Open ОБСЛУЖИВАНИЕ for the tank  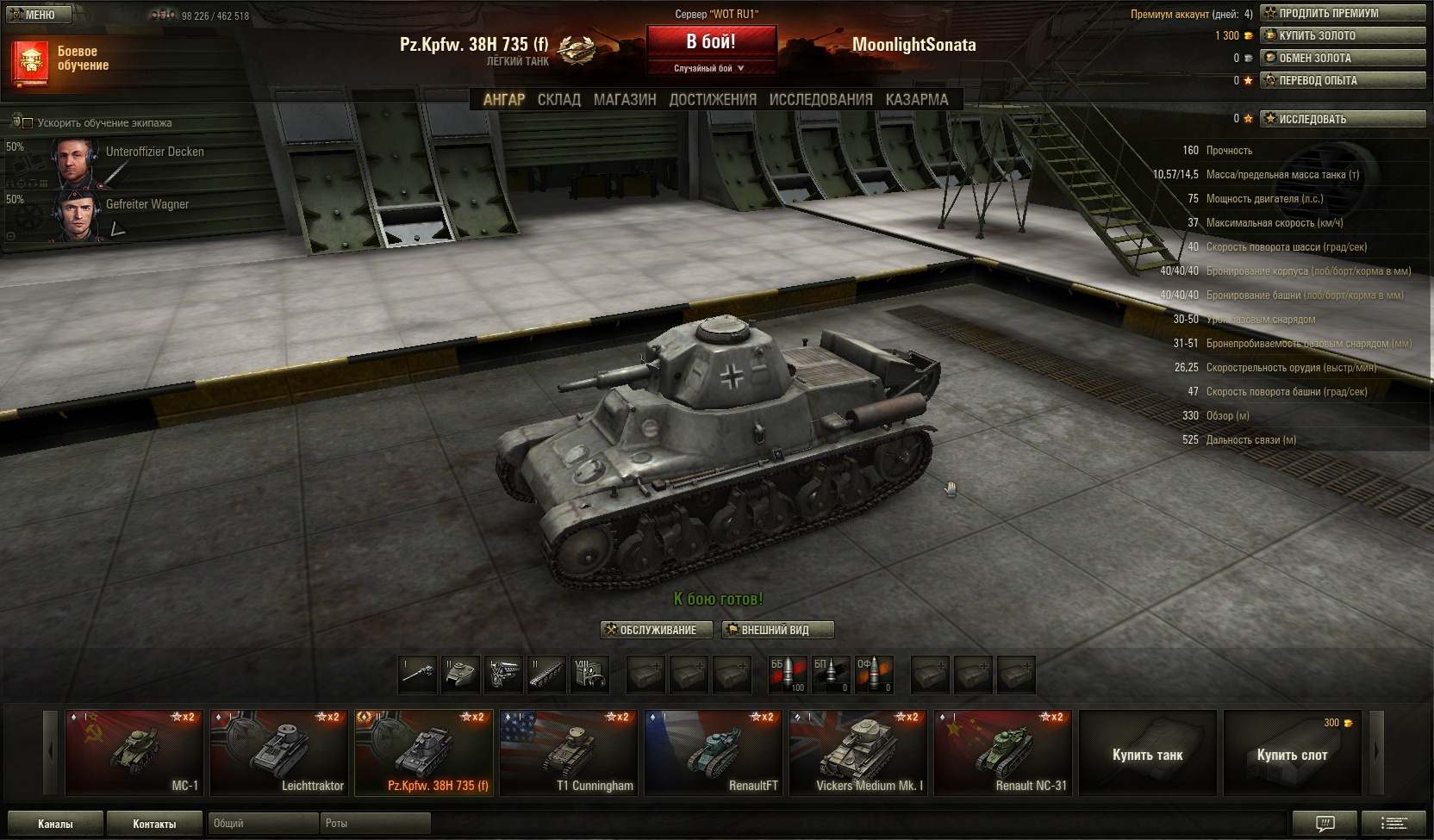(x=657, y=630)
